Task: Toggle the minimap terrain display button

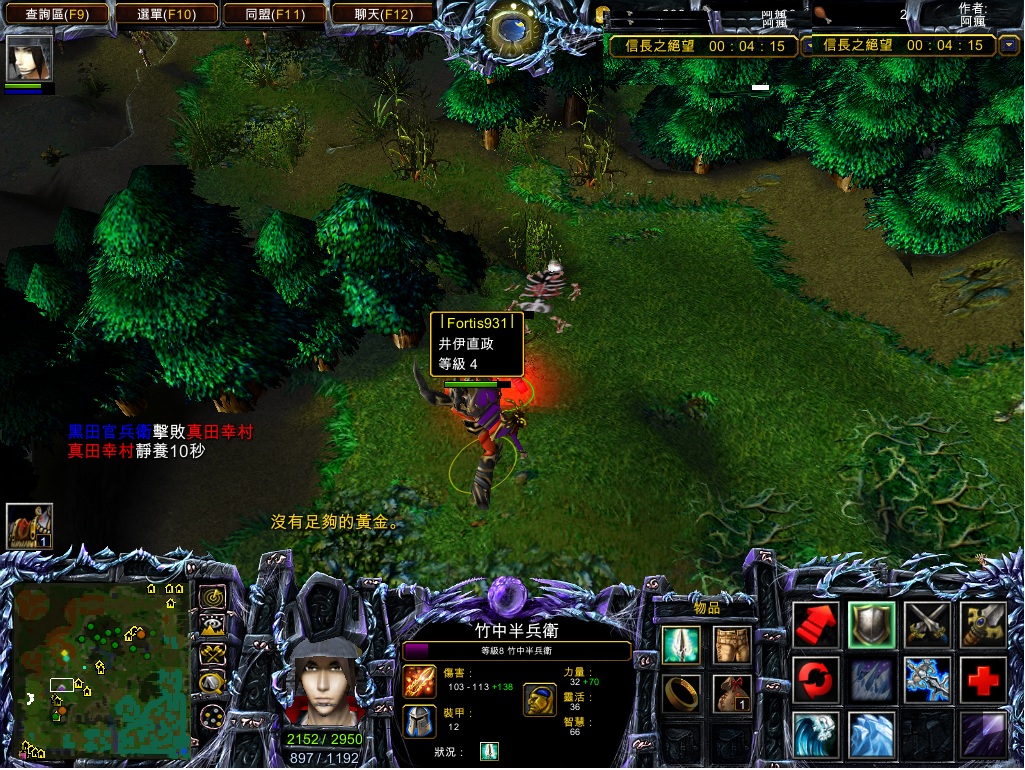Action: pos(212,626)
